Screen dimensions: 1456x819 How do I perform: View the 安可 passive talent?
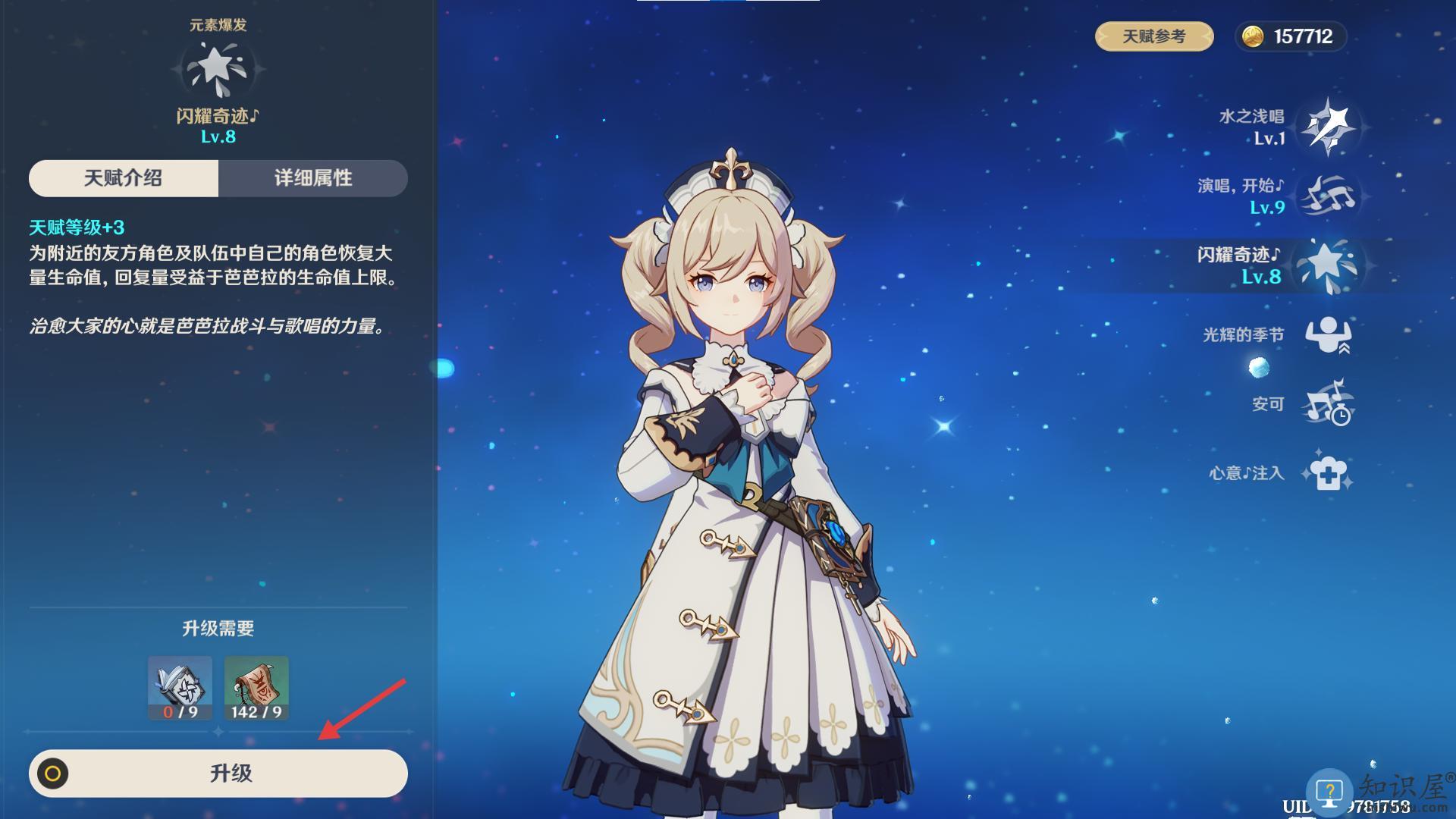pyautogui.click(x=1327, y=404)
